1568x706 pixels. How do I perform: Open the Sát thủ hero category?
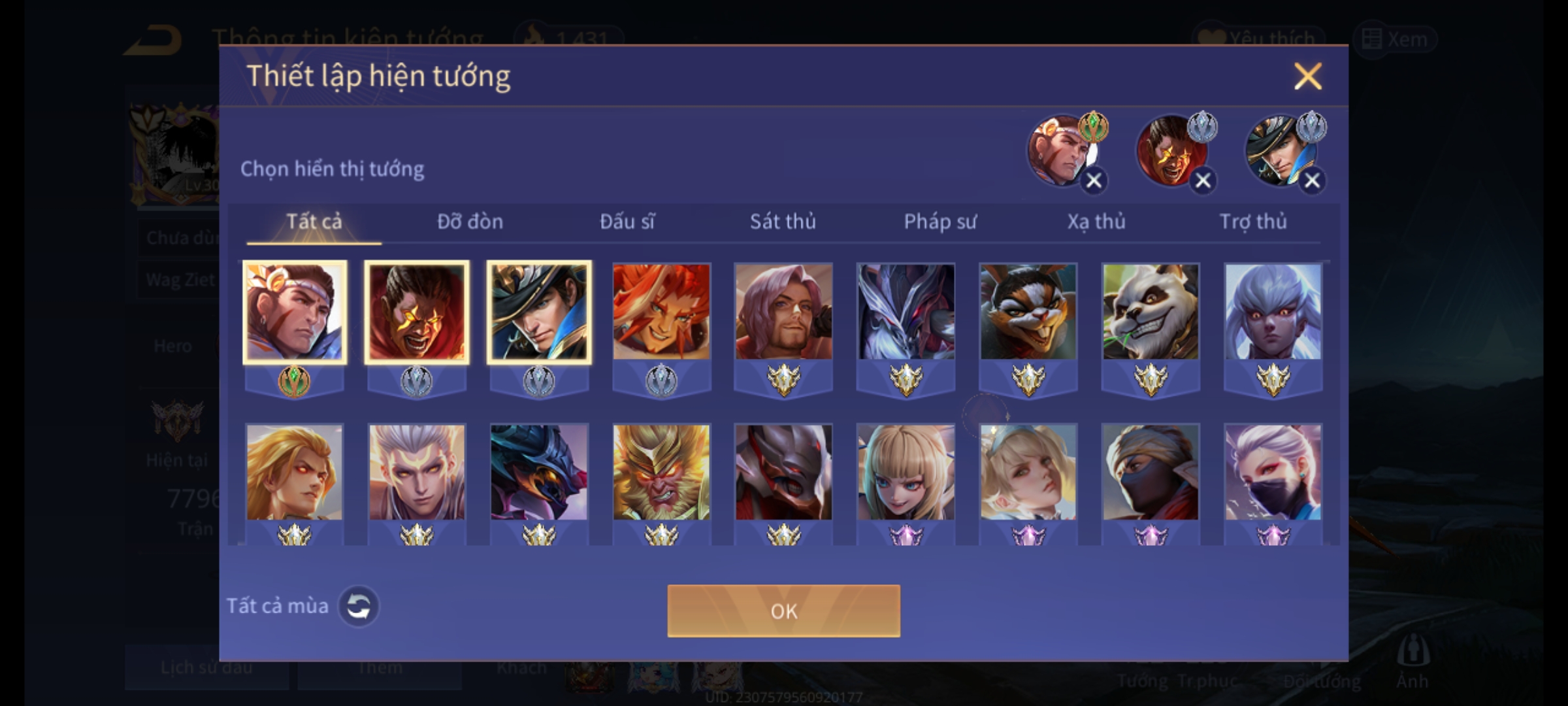point(783,222)
